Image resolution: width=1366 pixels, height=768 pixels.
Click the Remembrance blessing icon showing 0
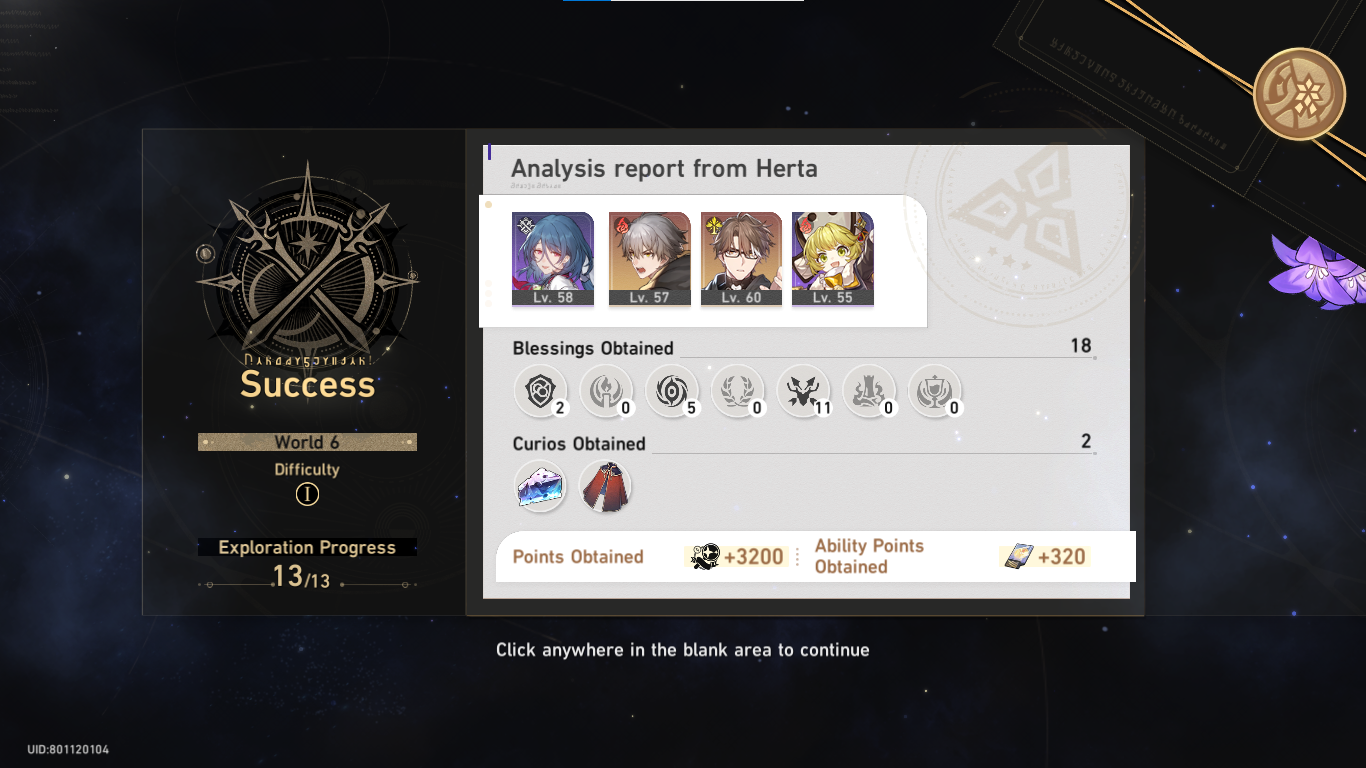607,391
